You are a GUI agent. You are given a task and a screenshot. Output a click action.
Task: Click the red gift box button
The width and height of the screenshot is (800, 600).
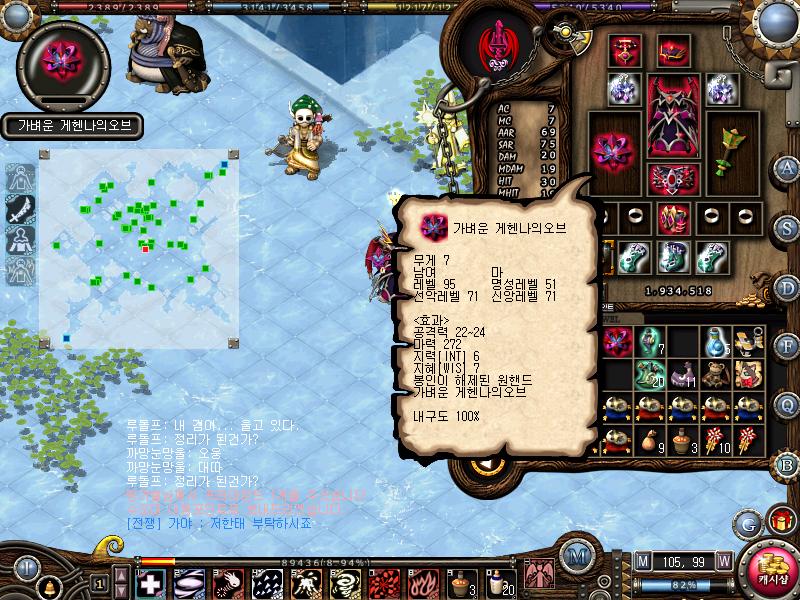pos(779,521)
